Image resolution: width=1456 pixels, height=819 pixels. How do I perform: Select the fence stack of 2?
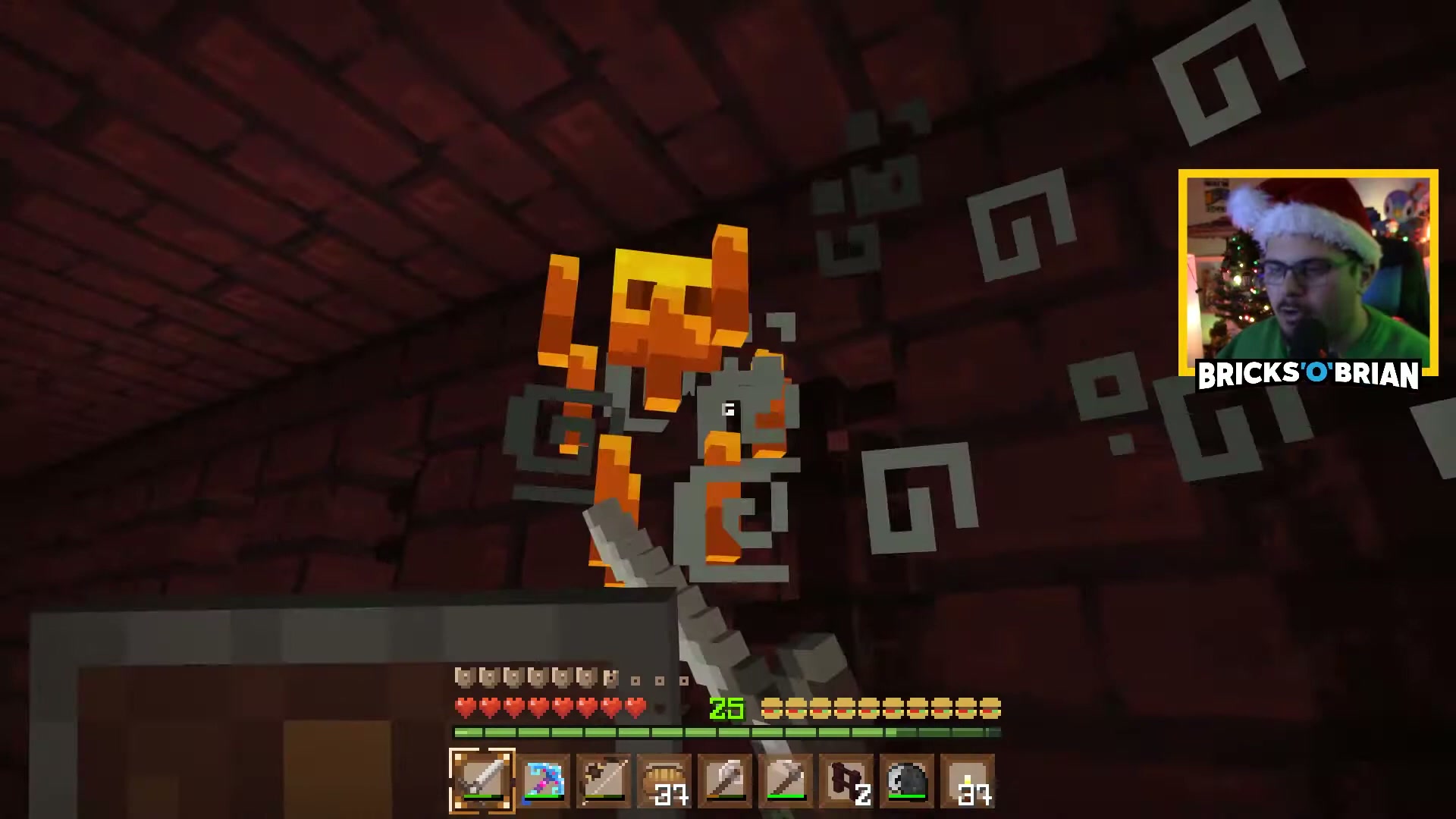[847, 781]
